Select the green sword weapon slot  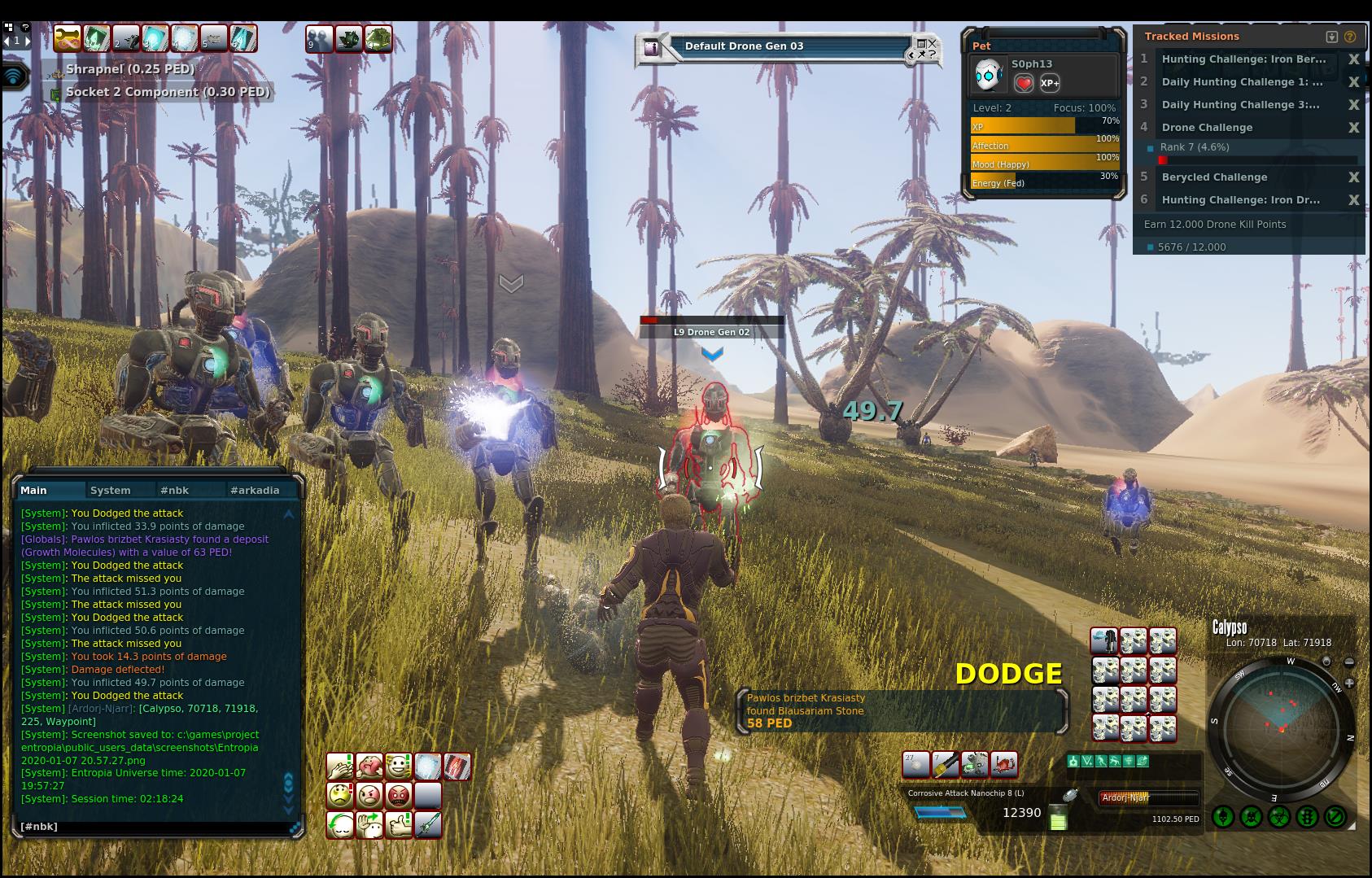click(x=428, y=825)
